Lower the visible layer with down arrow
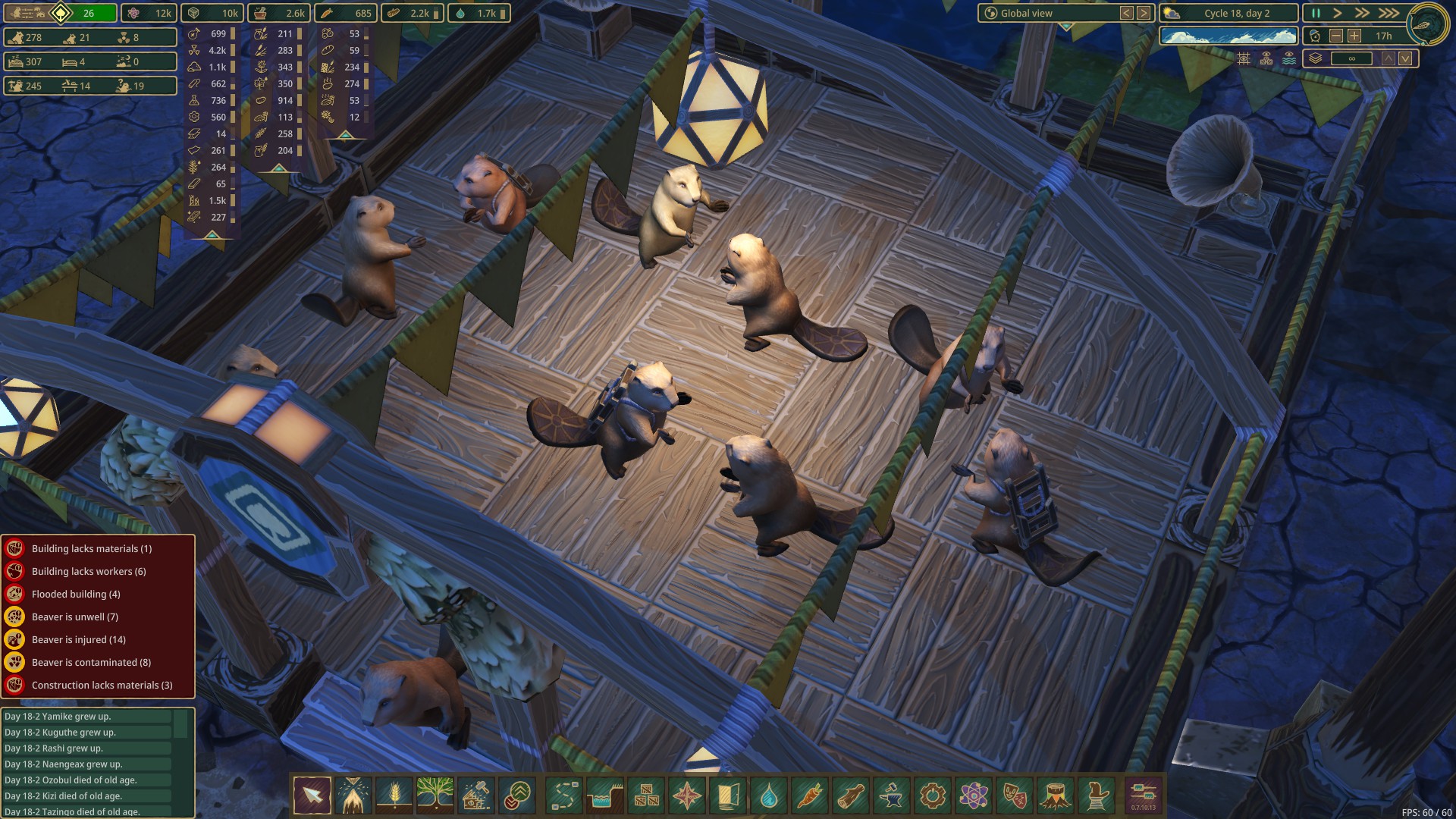This screenshot has height=819, width=1456. point(1405,58)
